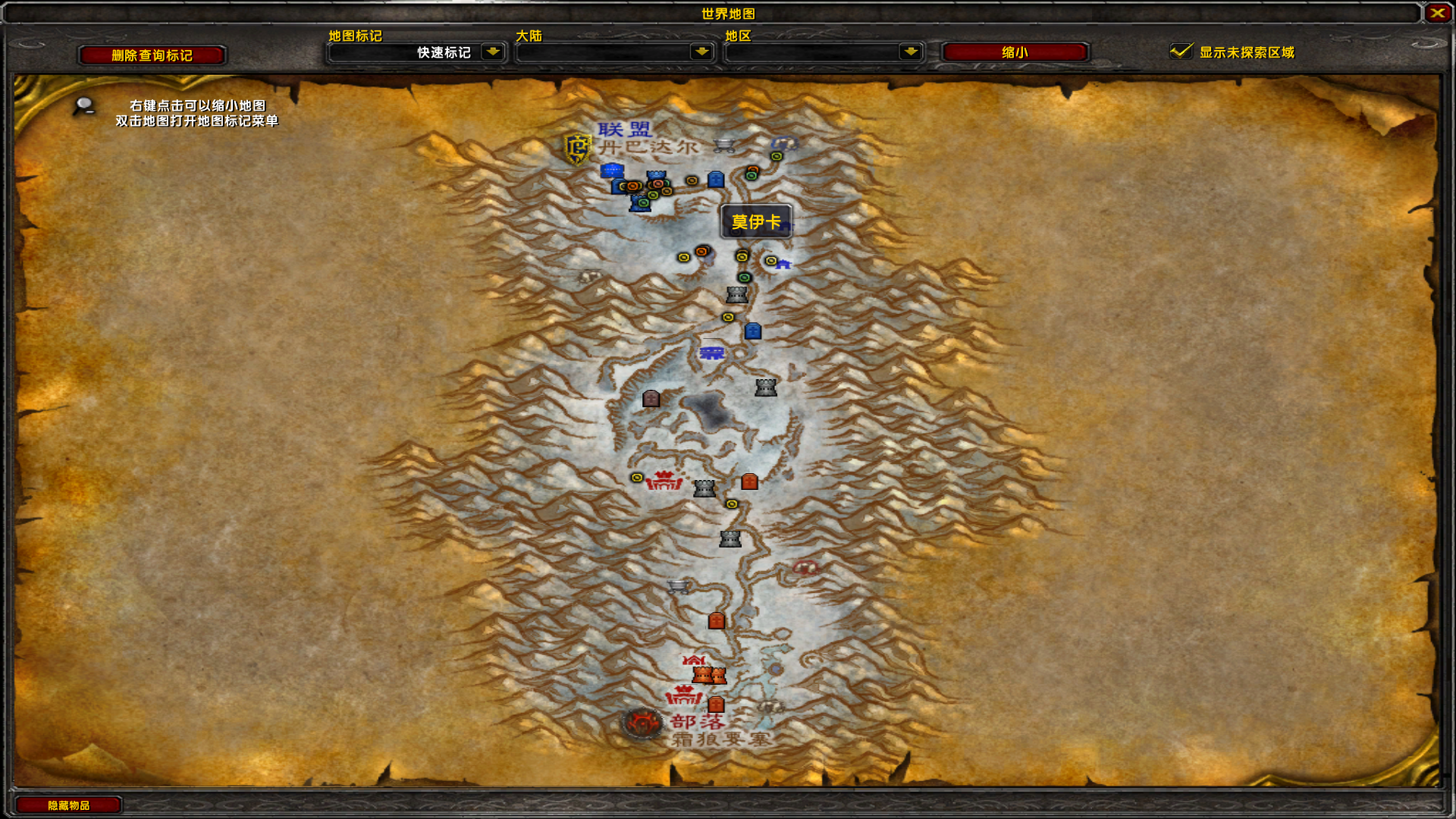Viewport: 1456px width, 819px height.
Task: Click the 莫伊卡 name tooltip on the map
Action: coord(756,222)
